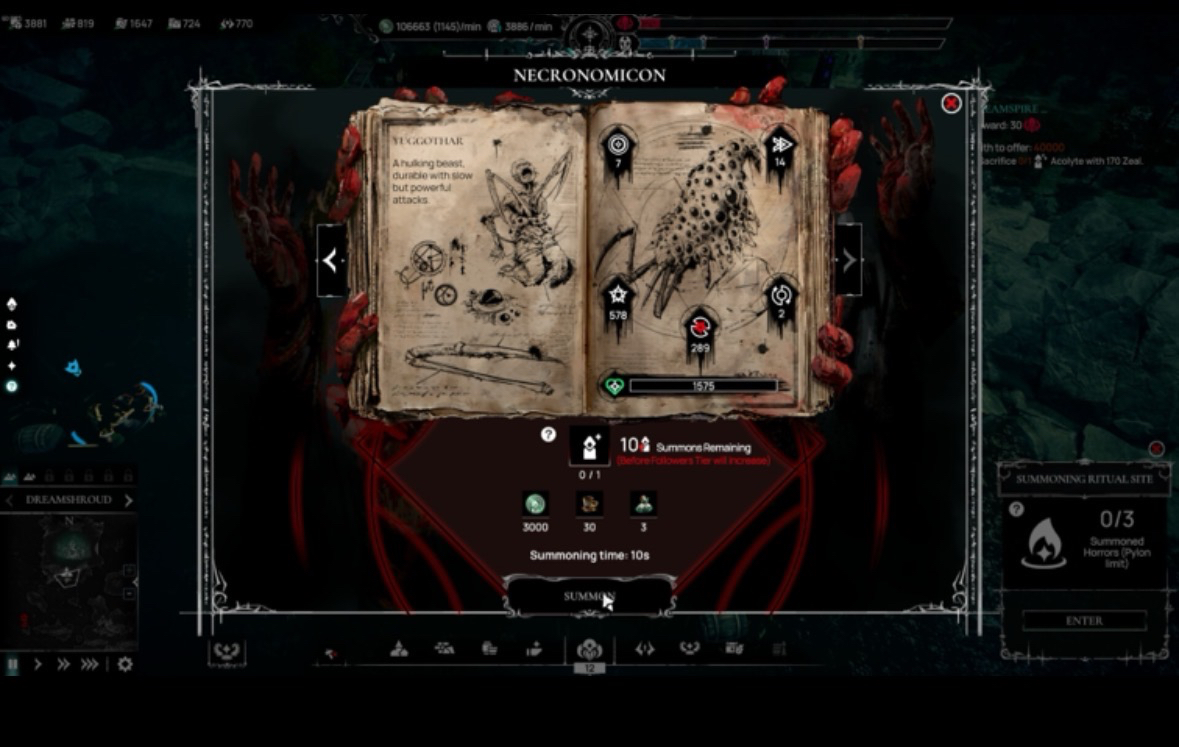Open the Summoned Horrors help tooltip

click(x=1016, y=509)
